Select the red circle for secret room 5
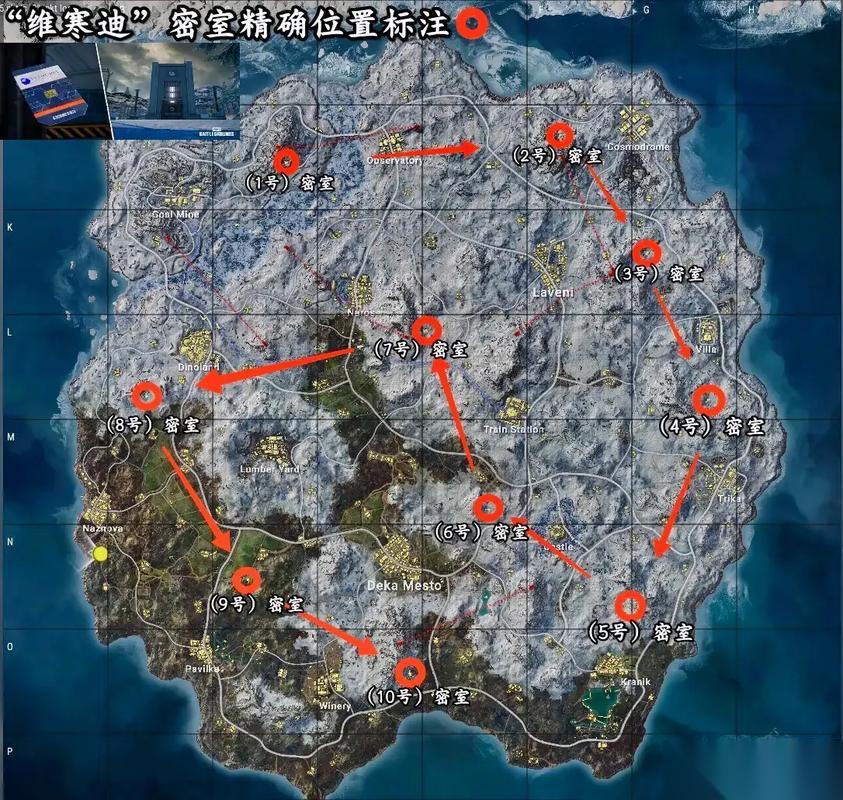The width and height of the screenshot is (843, 800). pyautogui.click(x=629, y=605)
